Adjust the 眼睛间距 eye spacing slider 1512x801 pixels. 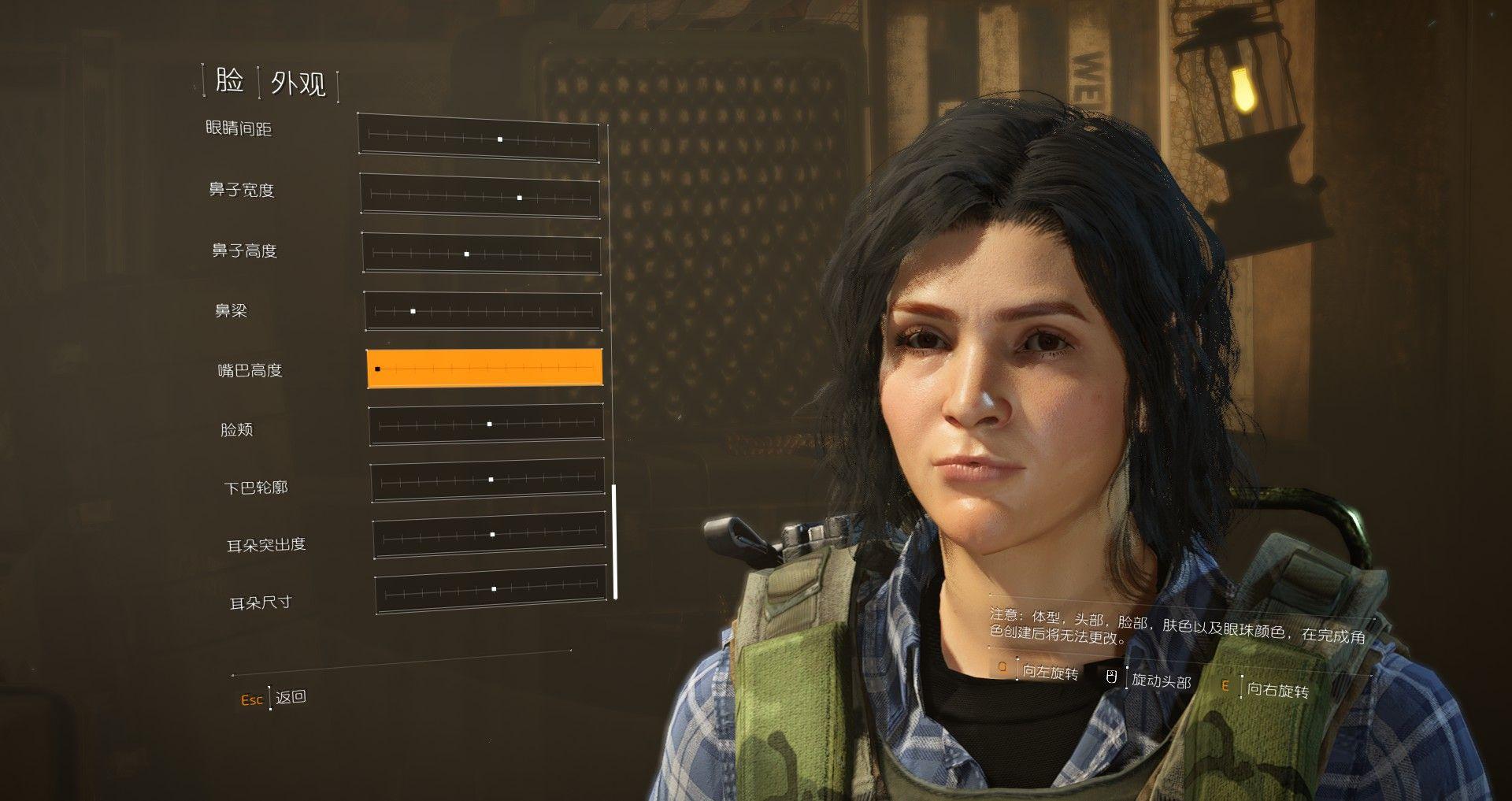[x=478, y=138]
